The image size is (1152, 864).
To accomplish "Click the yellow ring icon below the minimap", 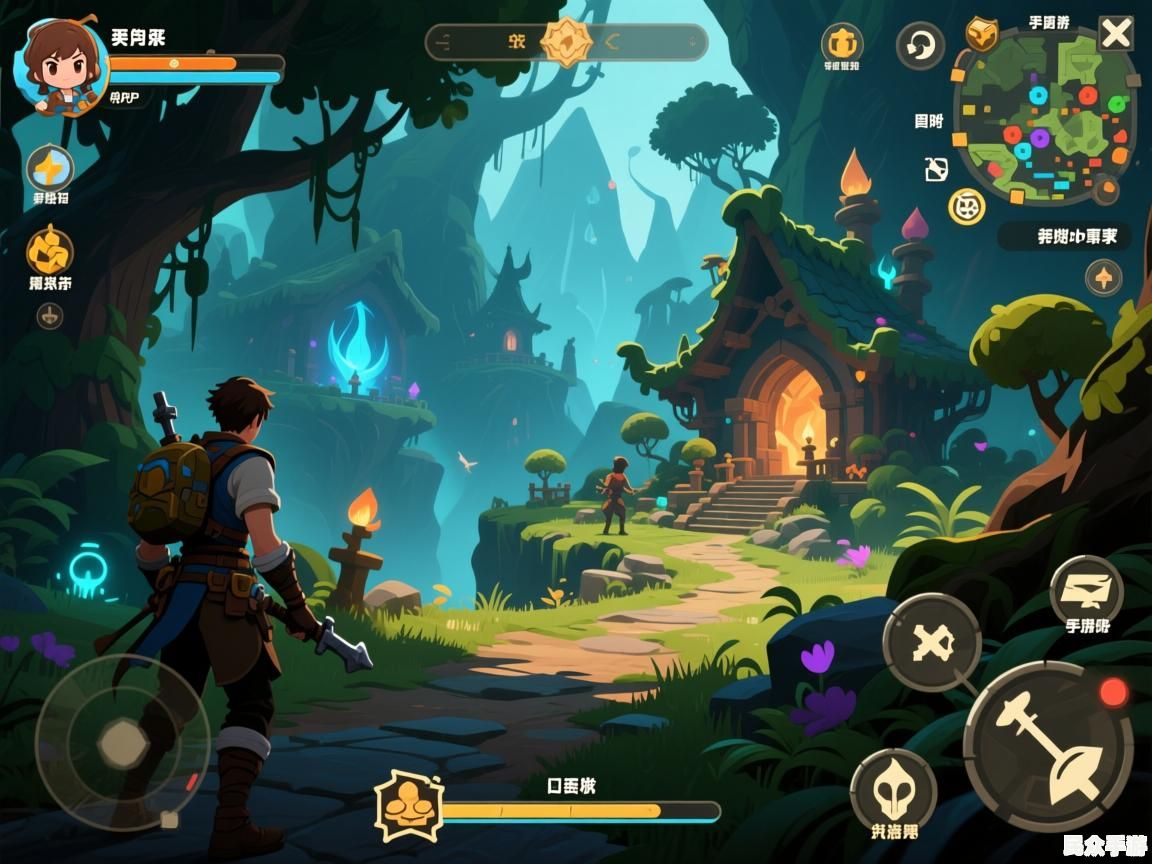I will pos(967,206).
